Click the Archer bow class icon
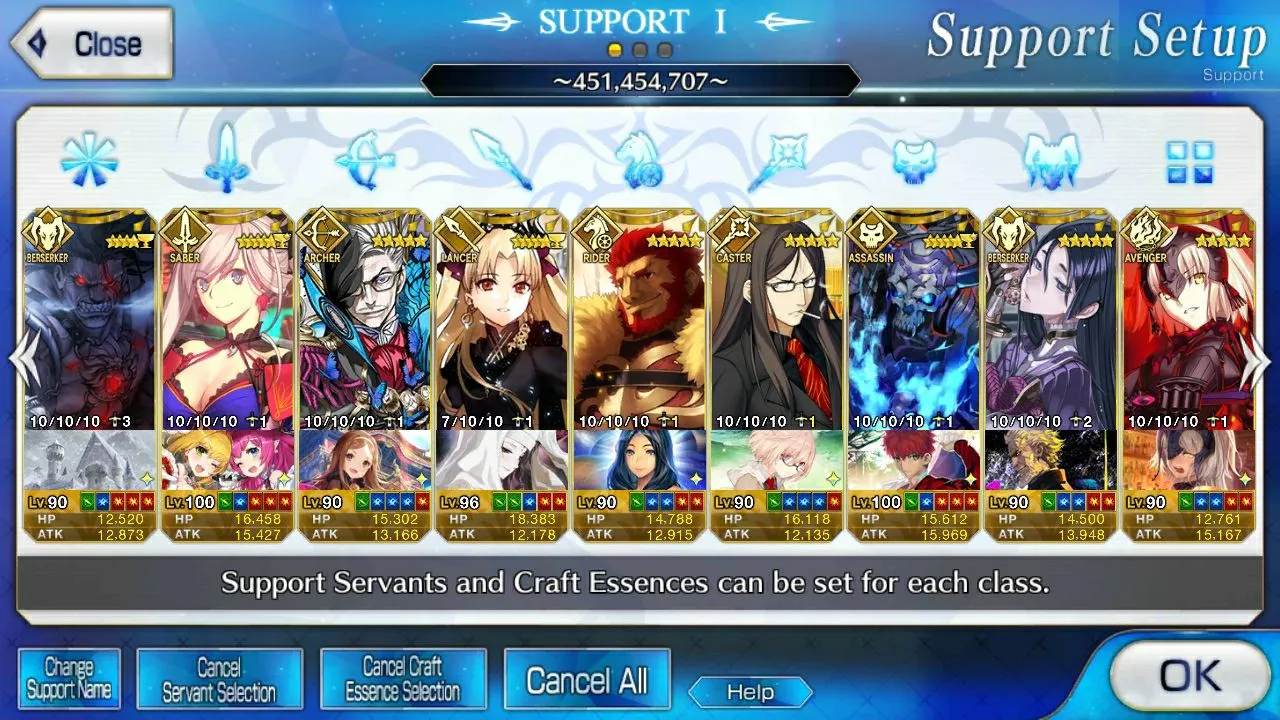The image size is (1280, 720). tap(365, 160)
